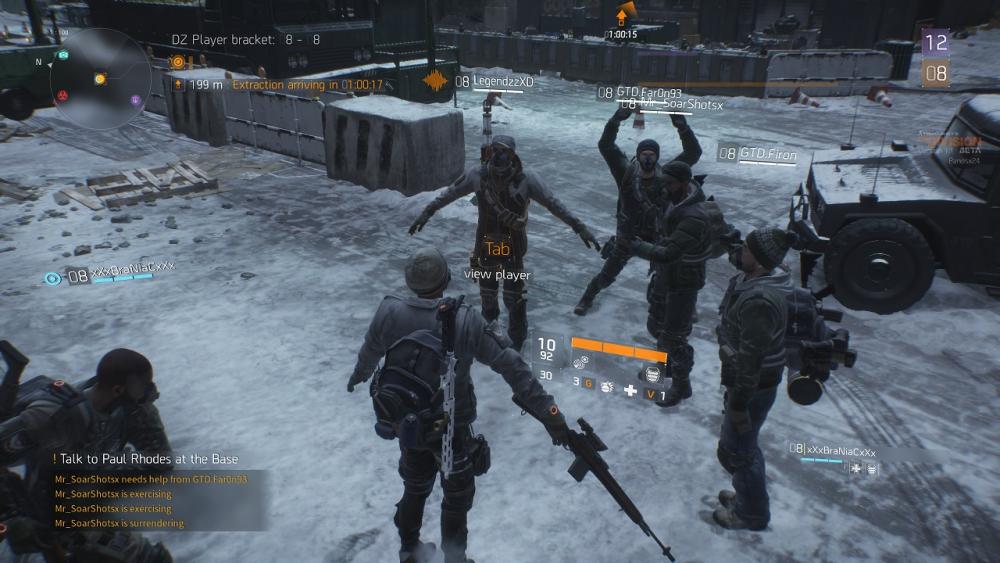This screenshot has height=563, width=1000.
Task: Select the teal marker on the minimap
Action: click(63, 55)
